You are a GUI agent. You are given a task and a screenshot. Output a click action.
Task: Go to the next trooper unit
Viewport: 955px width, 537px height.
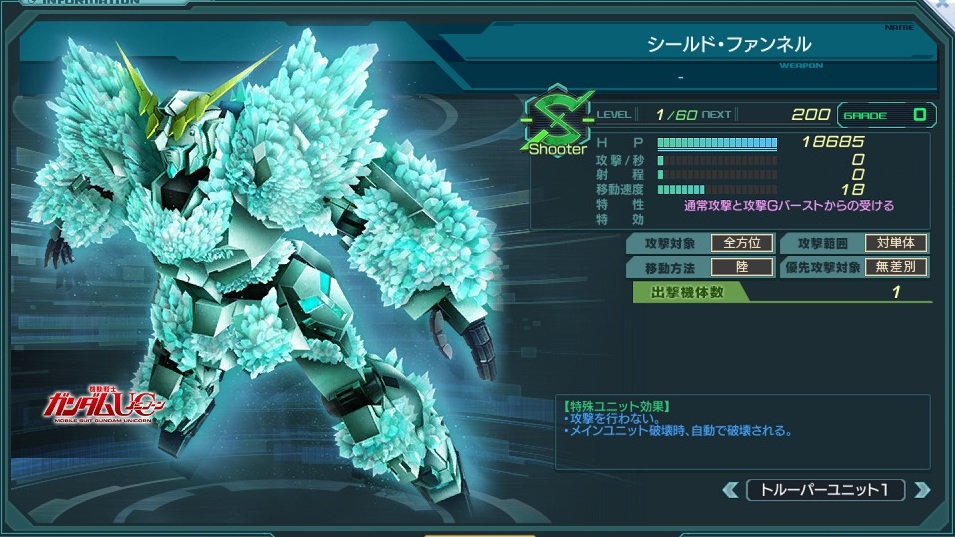(922, 490)
